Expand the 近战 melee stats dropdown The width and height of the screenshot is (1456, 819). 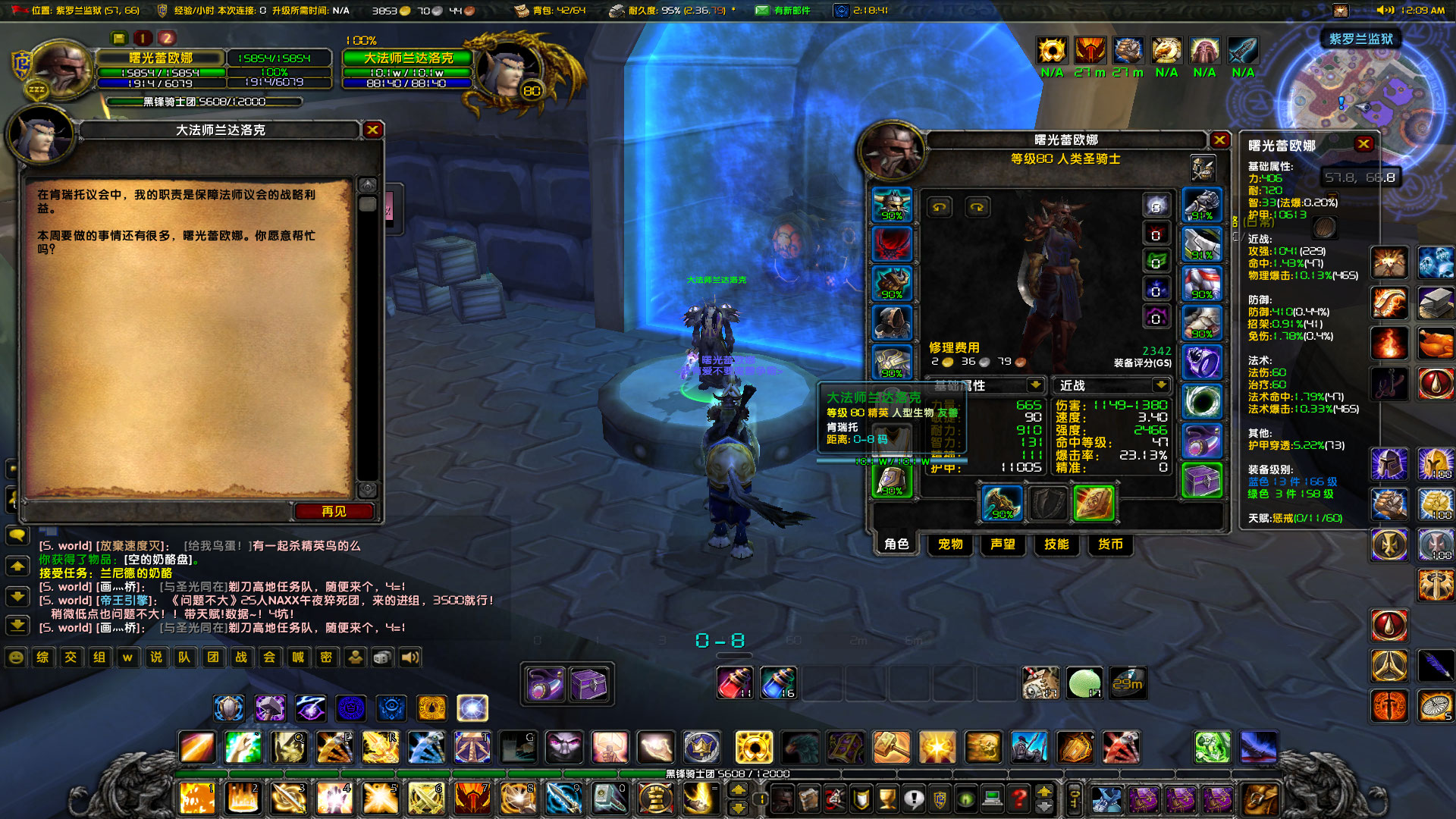[x=1160, y=385]
